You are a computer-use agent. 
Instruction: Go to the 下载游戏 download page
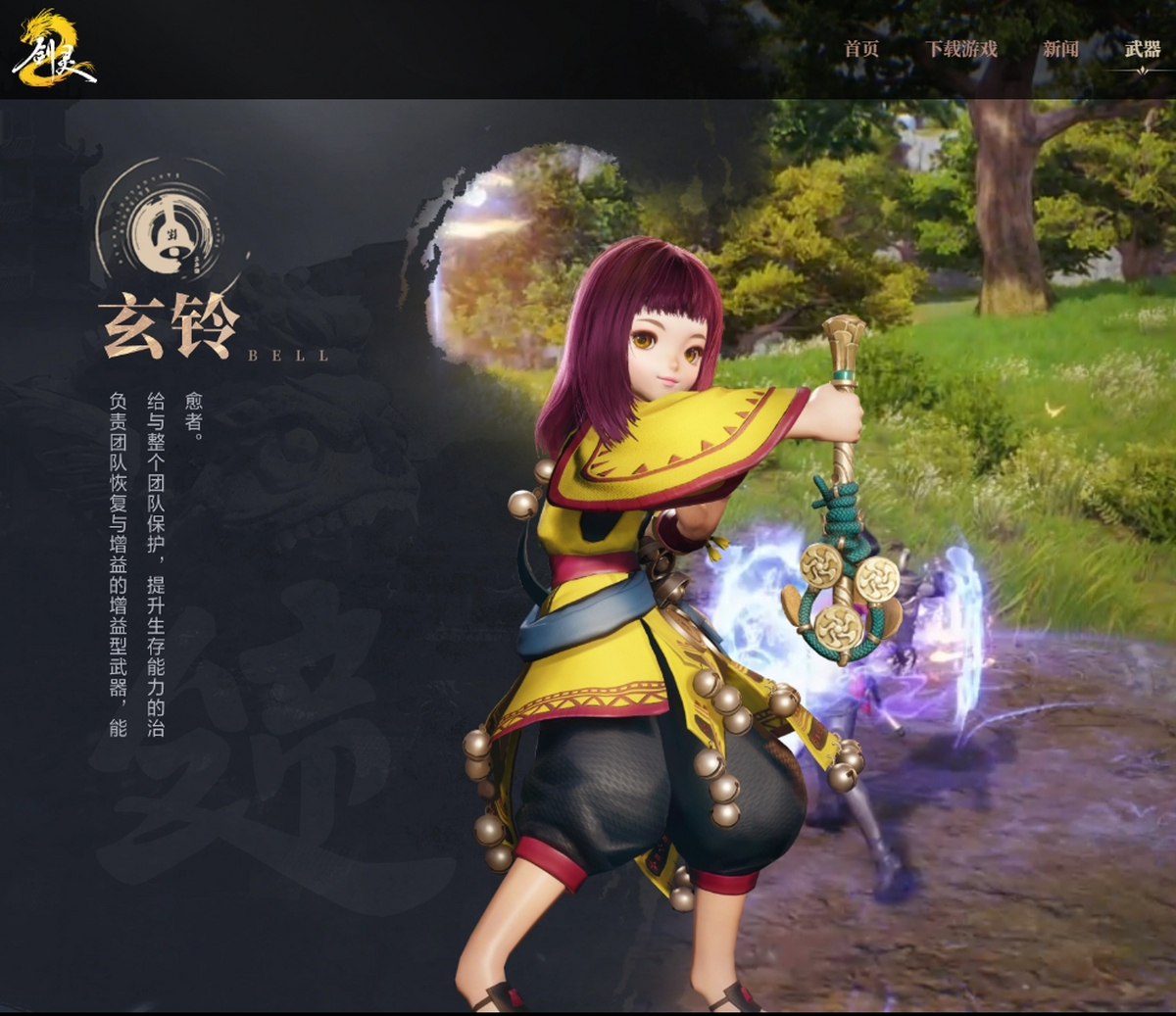(x=960, y=49)
